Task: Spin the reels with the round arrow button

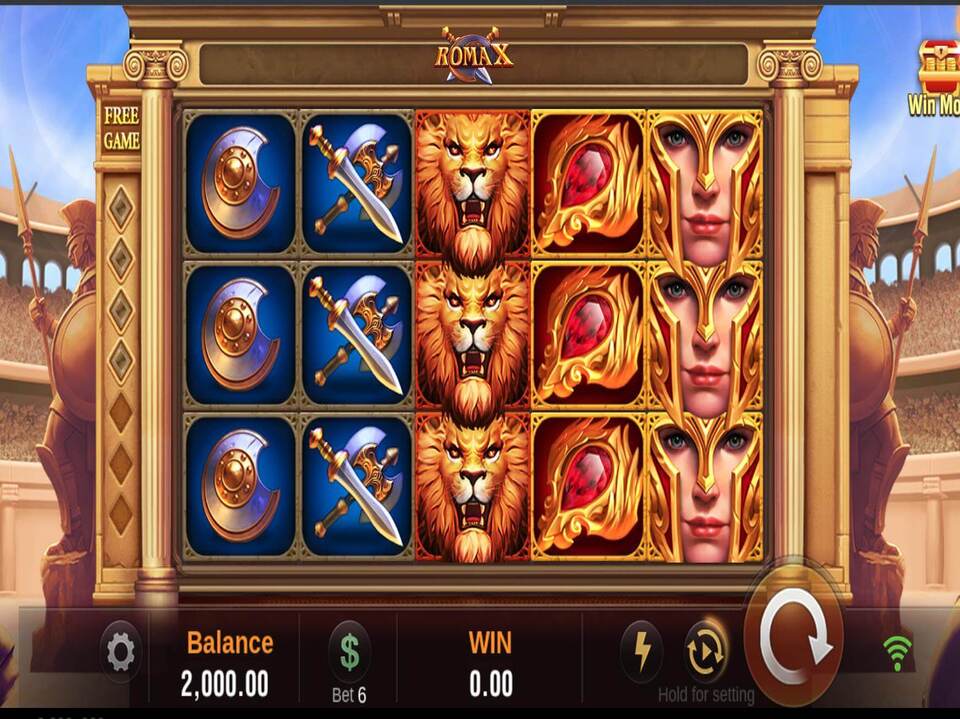Action: click(x=795, y=636)
